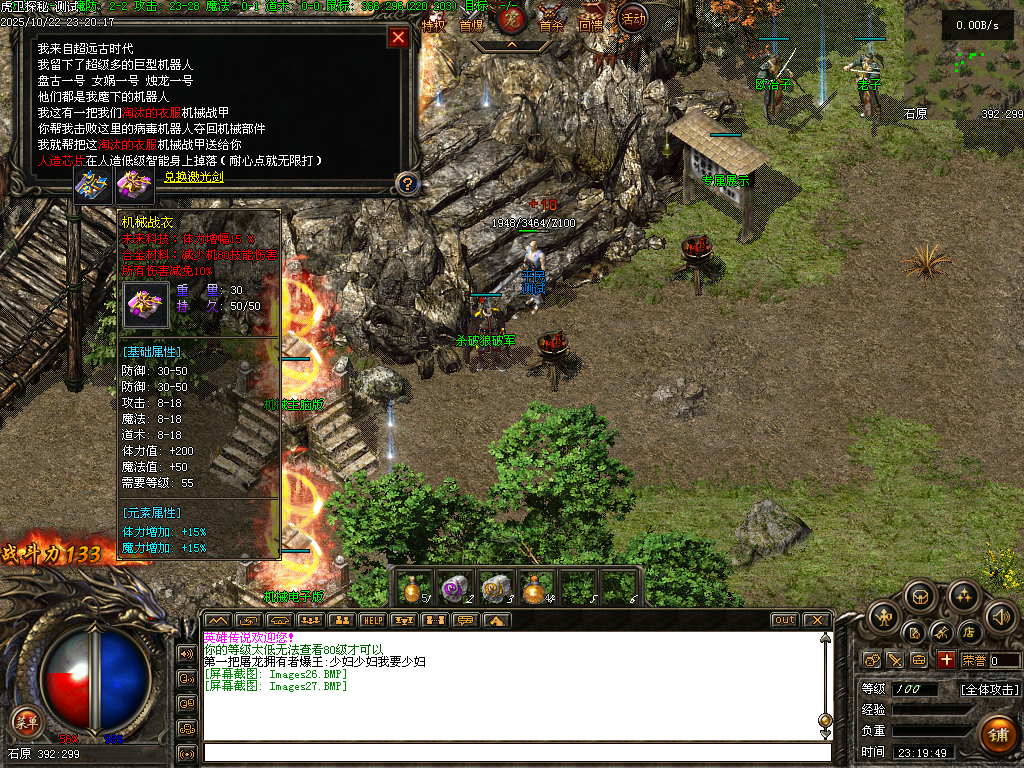Screen dimensions: 1024x768
Task: Toggle sound with the speaker icon
Action: [1000, 616]
